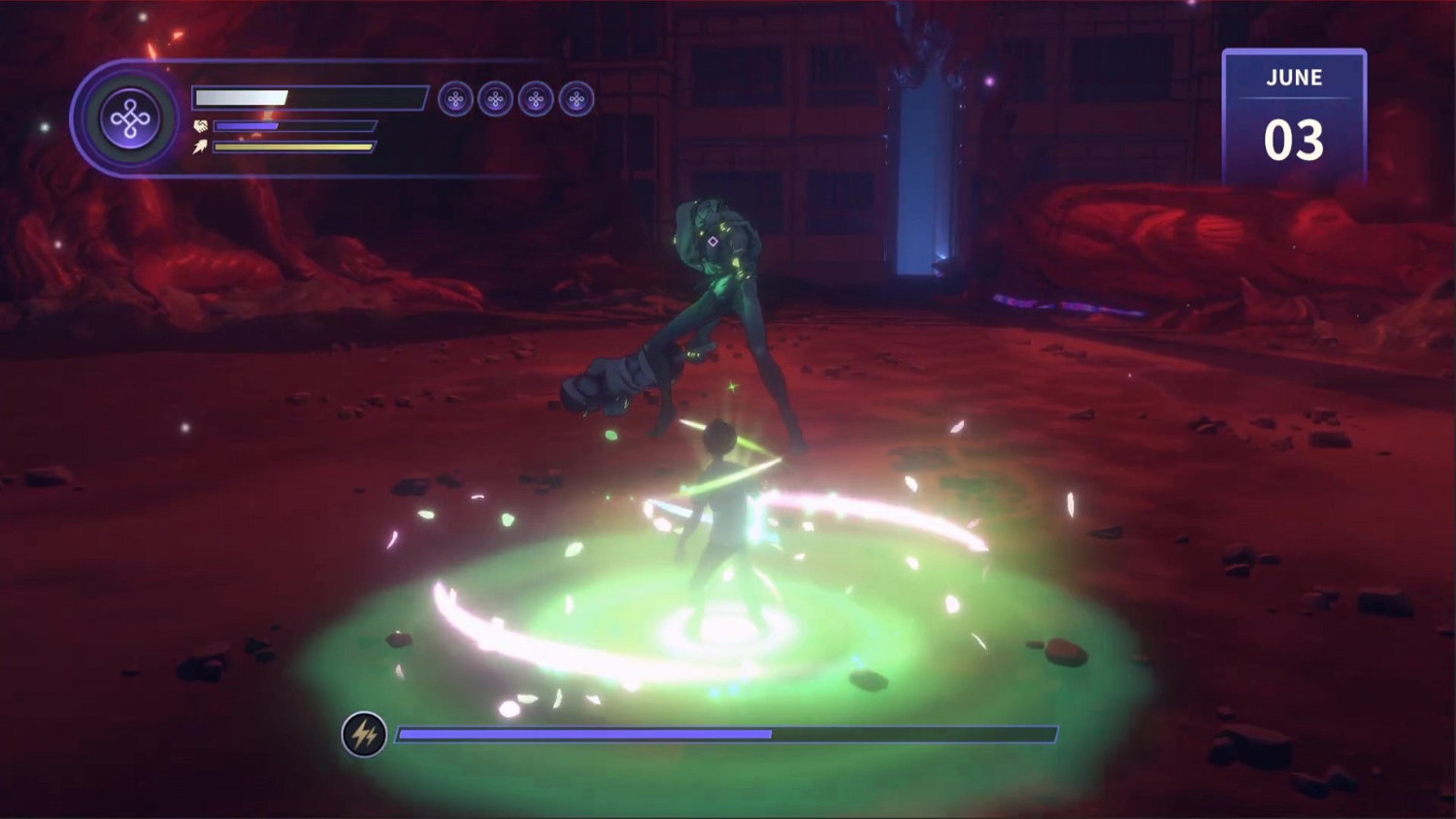
Task: Click the lightning charge icon at screen bottom
Action: tap(365, 735)
